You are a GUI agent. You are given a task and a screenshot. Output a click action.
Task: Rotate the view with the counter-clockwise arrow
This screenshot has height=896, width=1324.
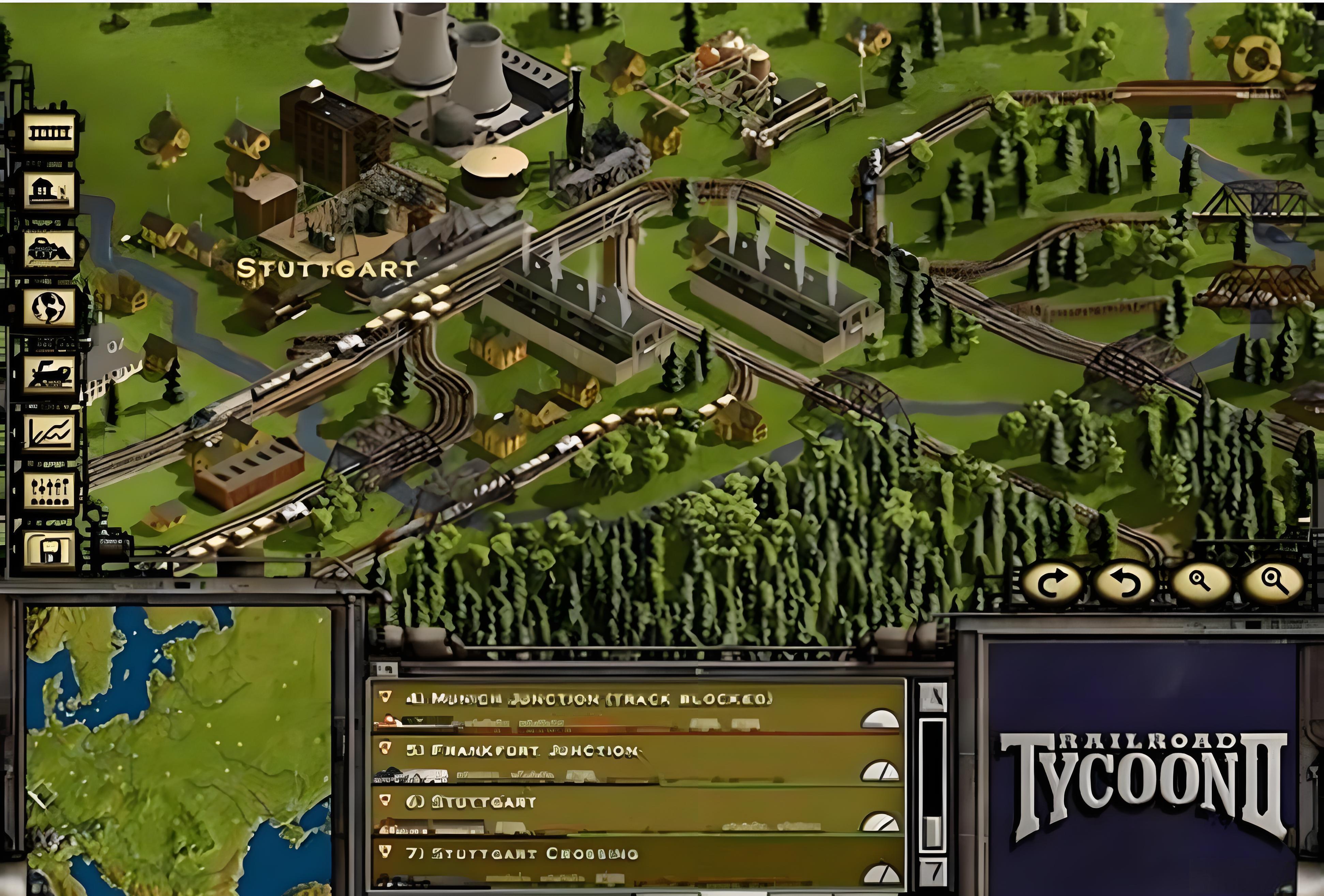[1125, 584]
